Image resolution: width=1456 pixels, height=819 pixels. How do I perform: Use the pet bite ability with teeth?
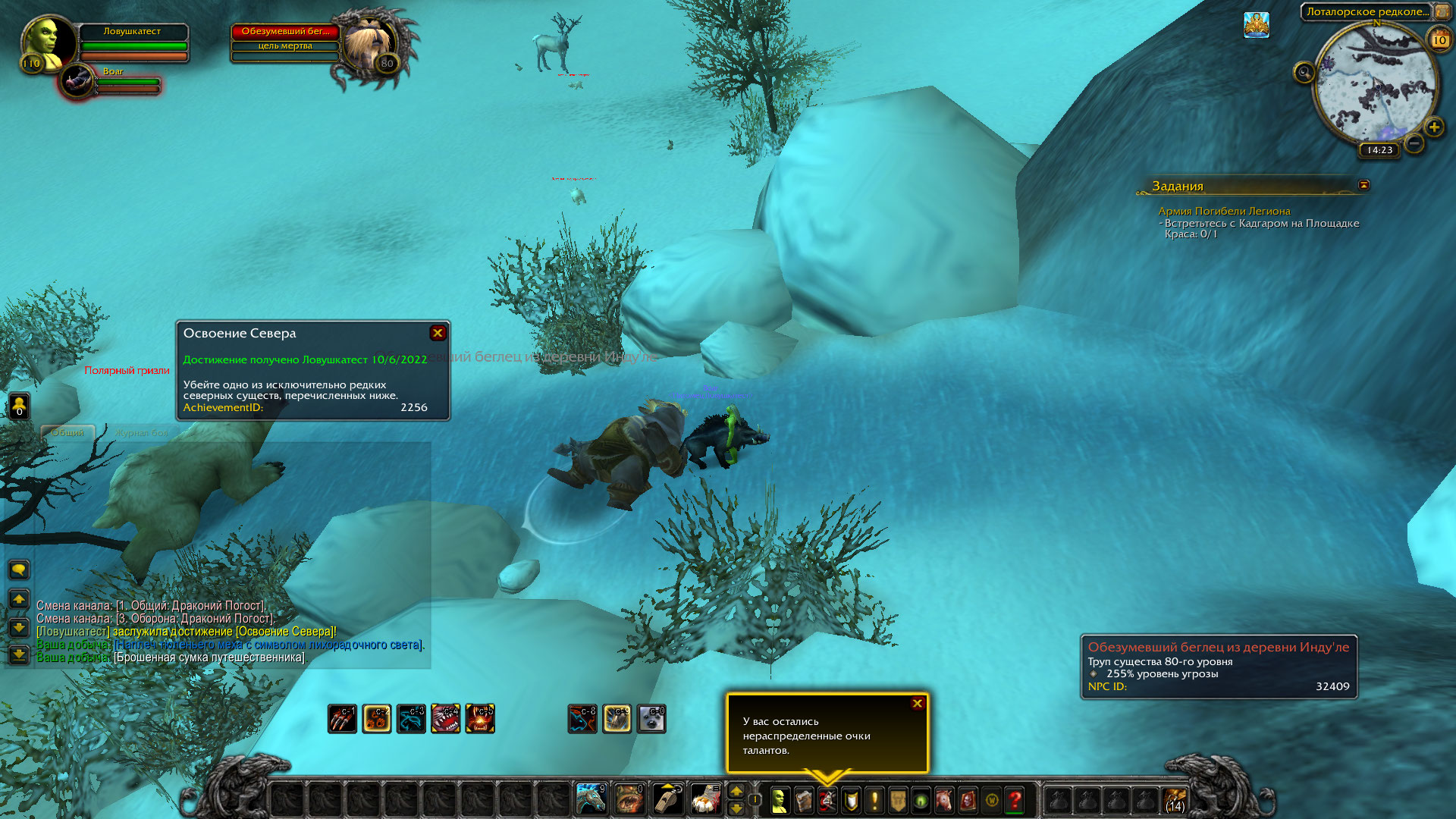click(x=445, y=719)
